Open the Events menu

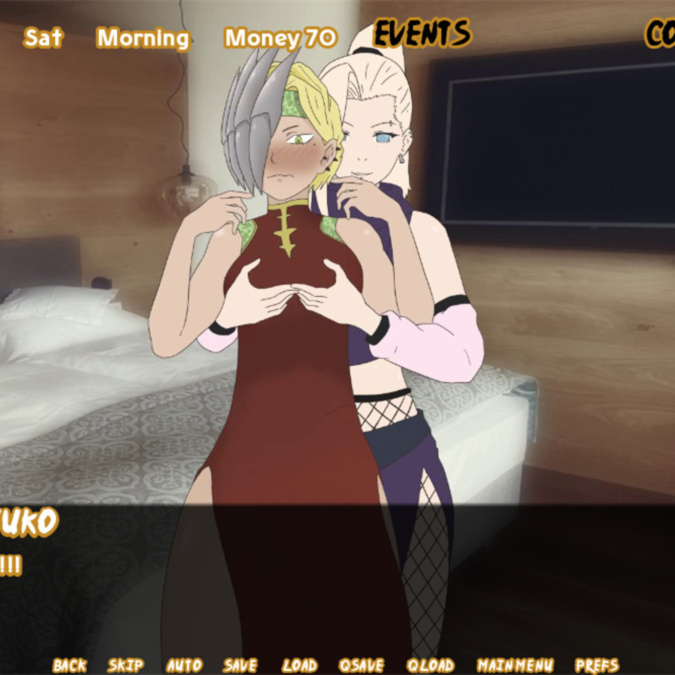(x=421, y=35)
